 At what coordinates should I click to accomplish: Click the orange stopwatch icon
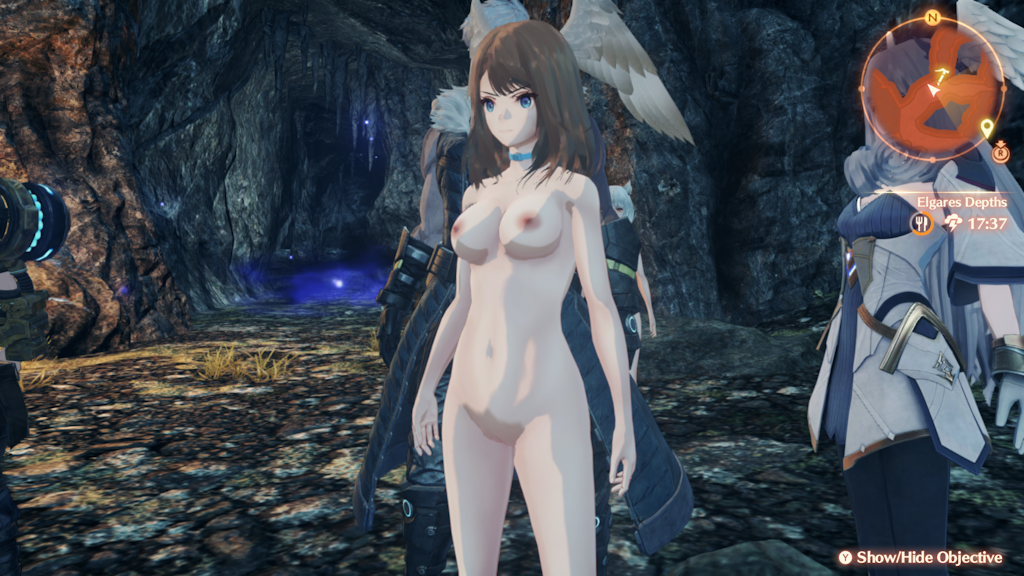point(1001,152)
